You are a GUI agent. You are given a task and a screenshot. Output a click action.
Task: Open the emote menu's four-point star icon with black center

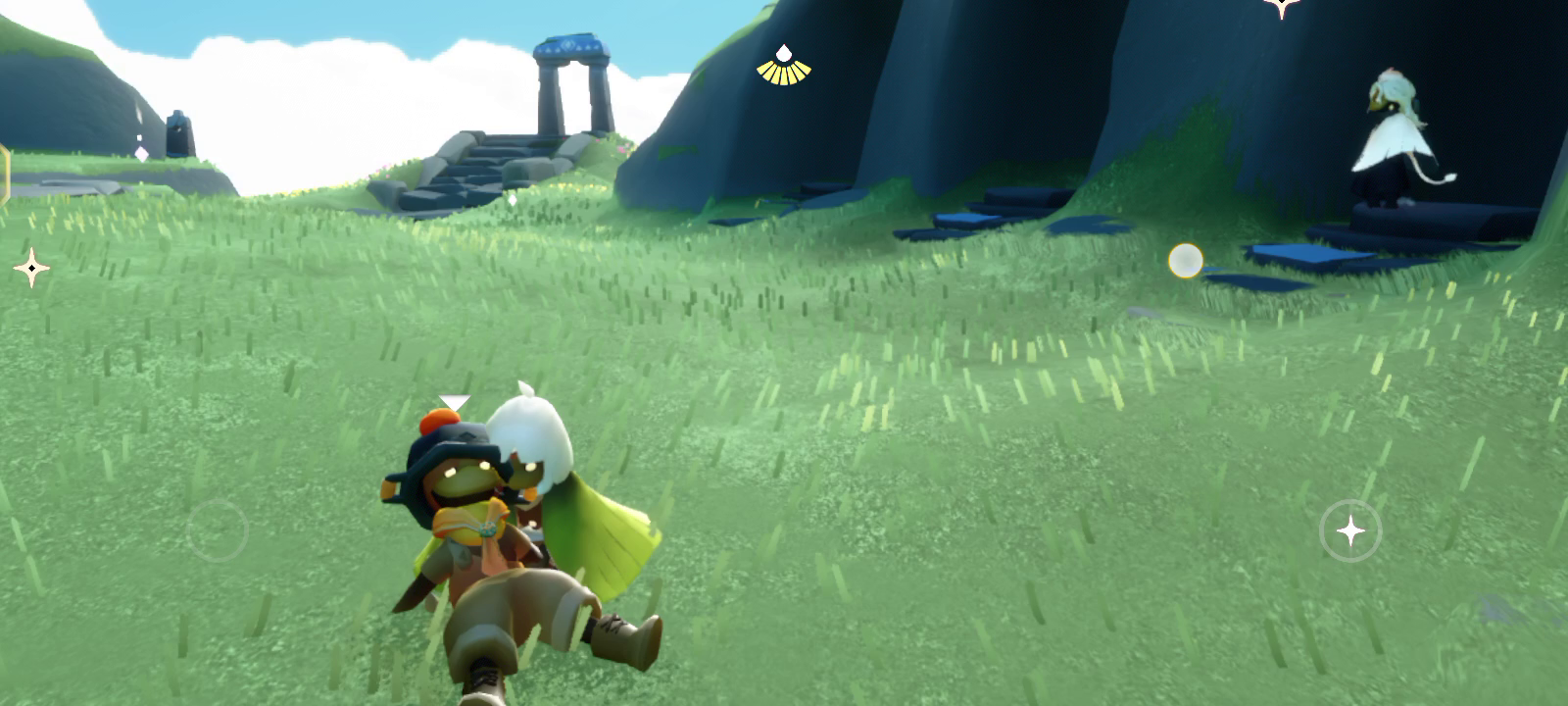31,268
